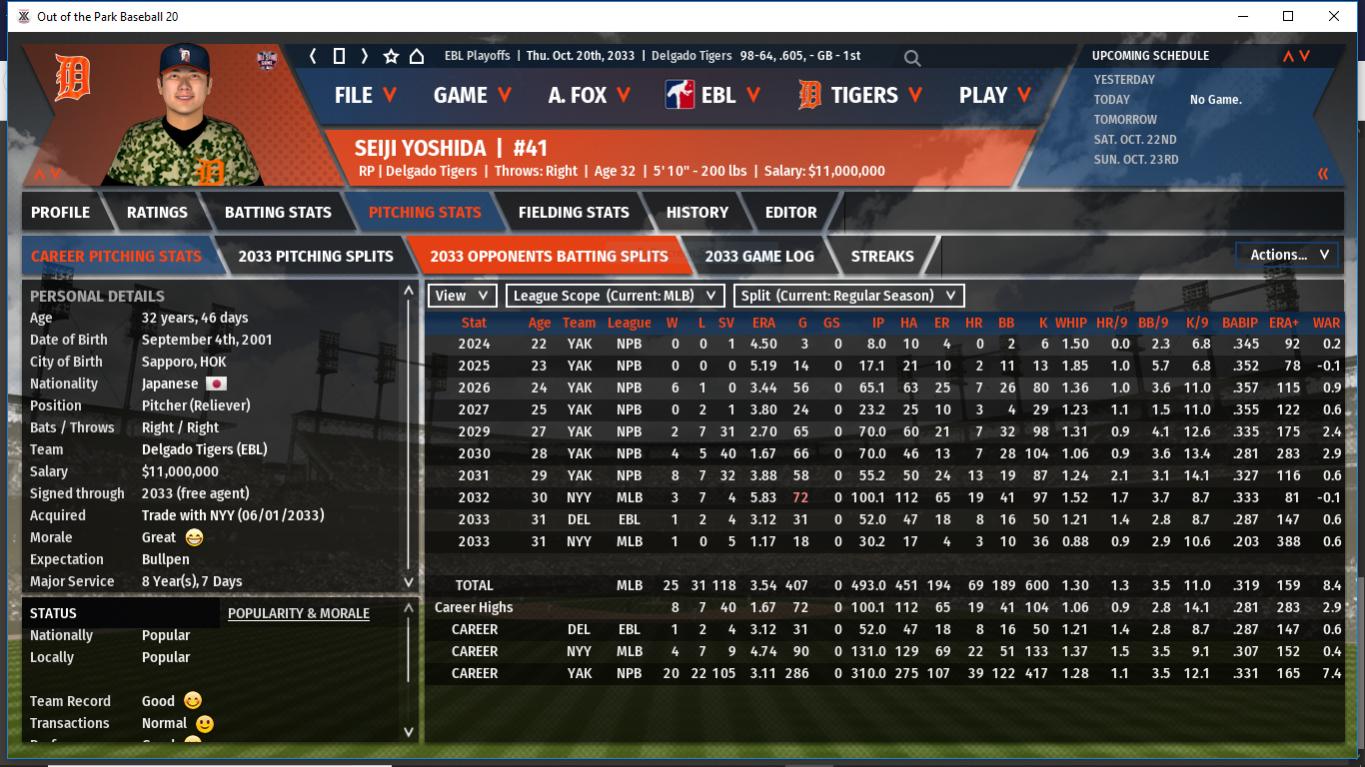Select the 2033 Pitching Splits subtab
Image resolution: width=1365 pixels, height=767 pixels.
[315, 256]
